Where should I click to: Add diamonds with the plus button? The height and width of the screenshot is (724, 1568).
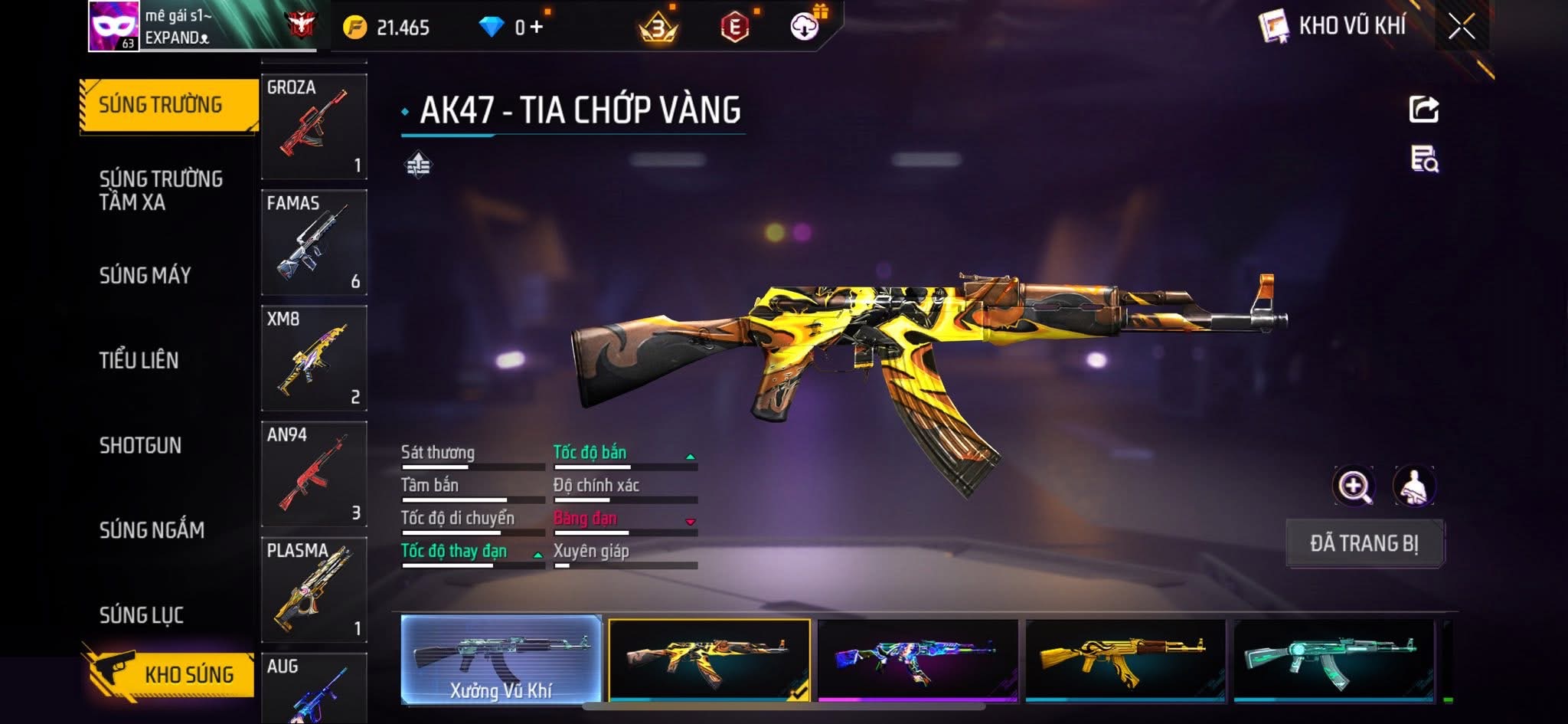537,28
